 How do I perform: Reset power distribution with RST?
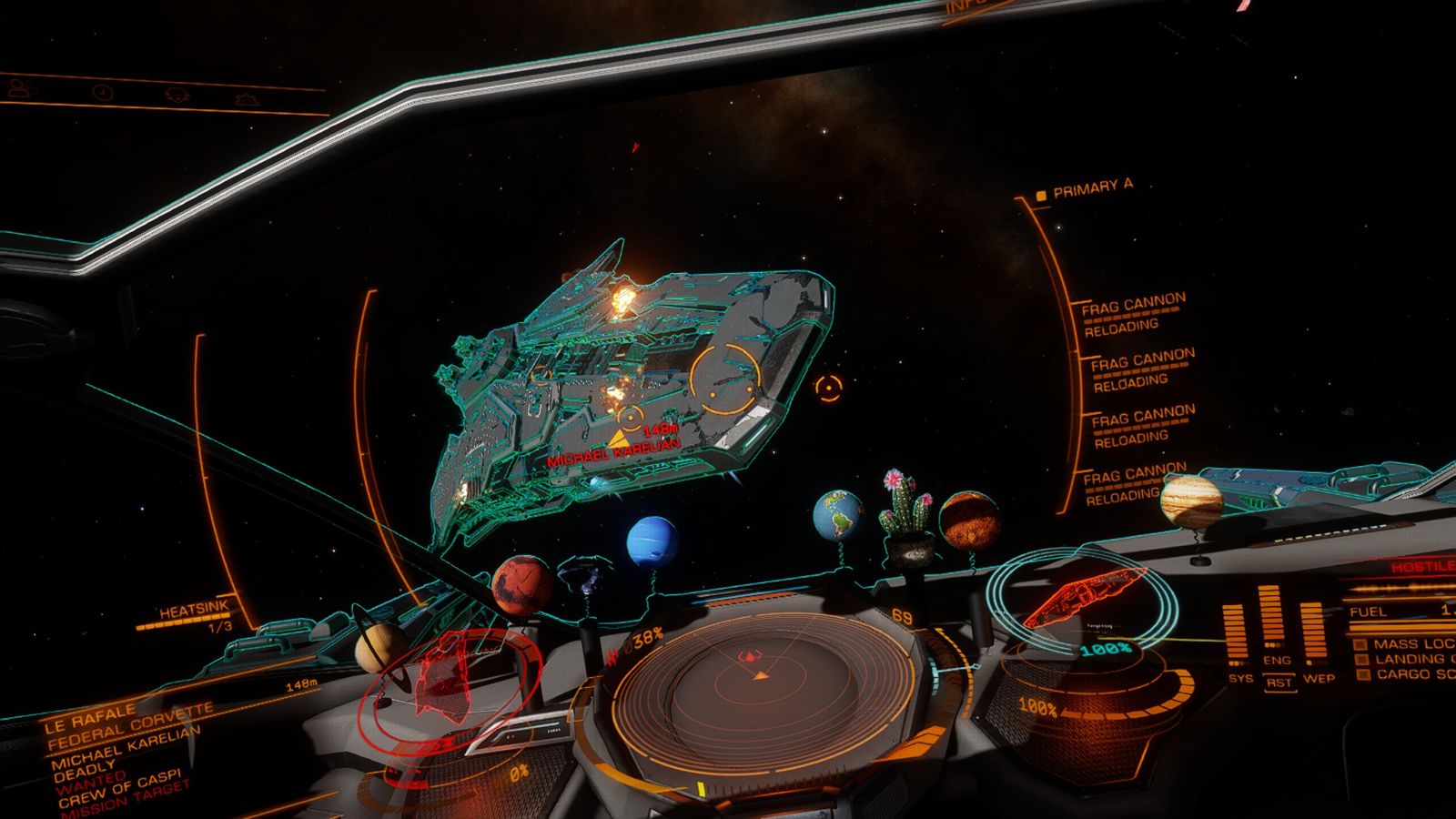(1279, 682)
